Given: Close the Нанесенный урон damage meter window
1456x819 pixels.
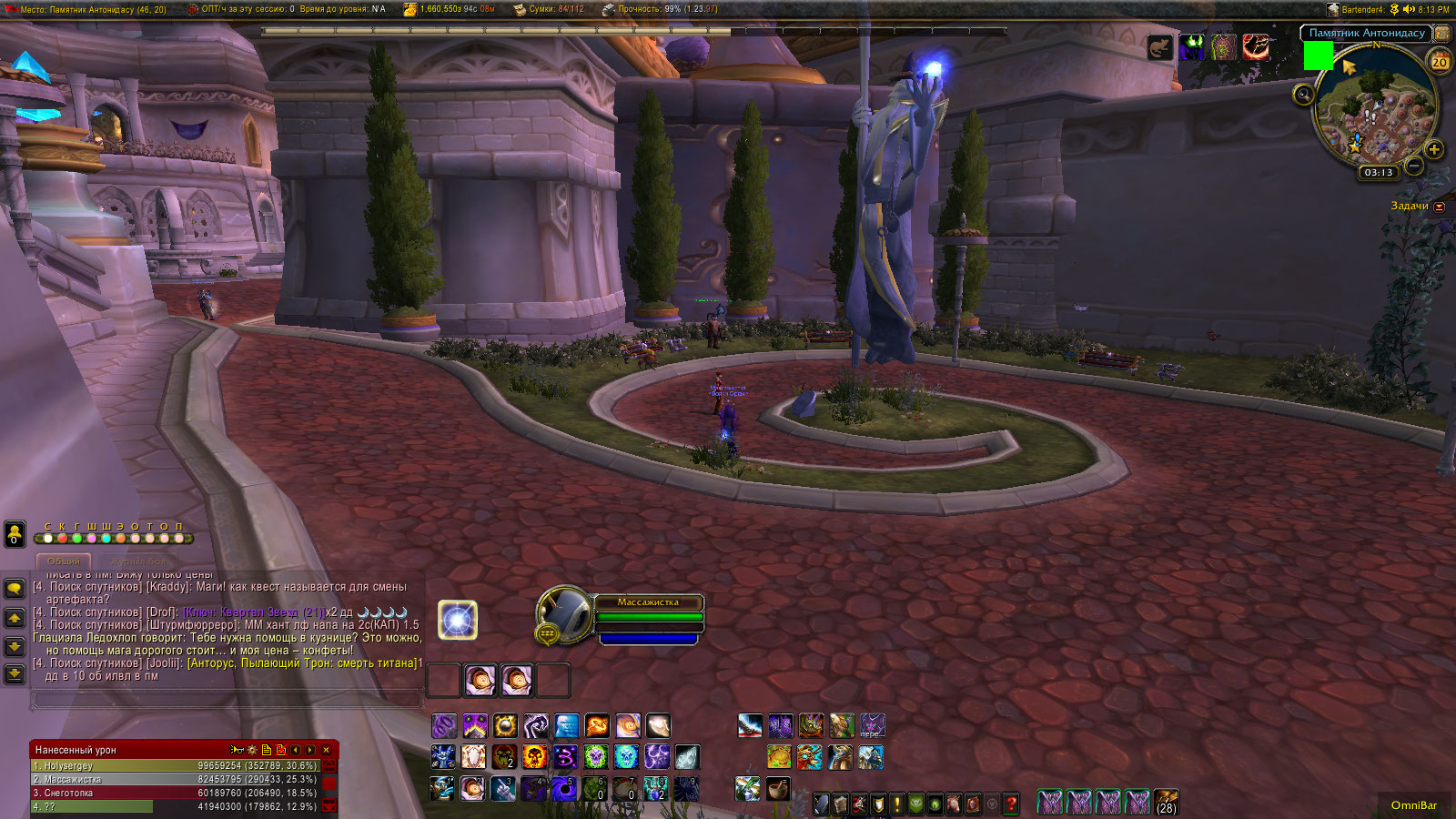Looking at the screenshot, I should (x=326, y=750).
